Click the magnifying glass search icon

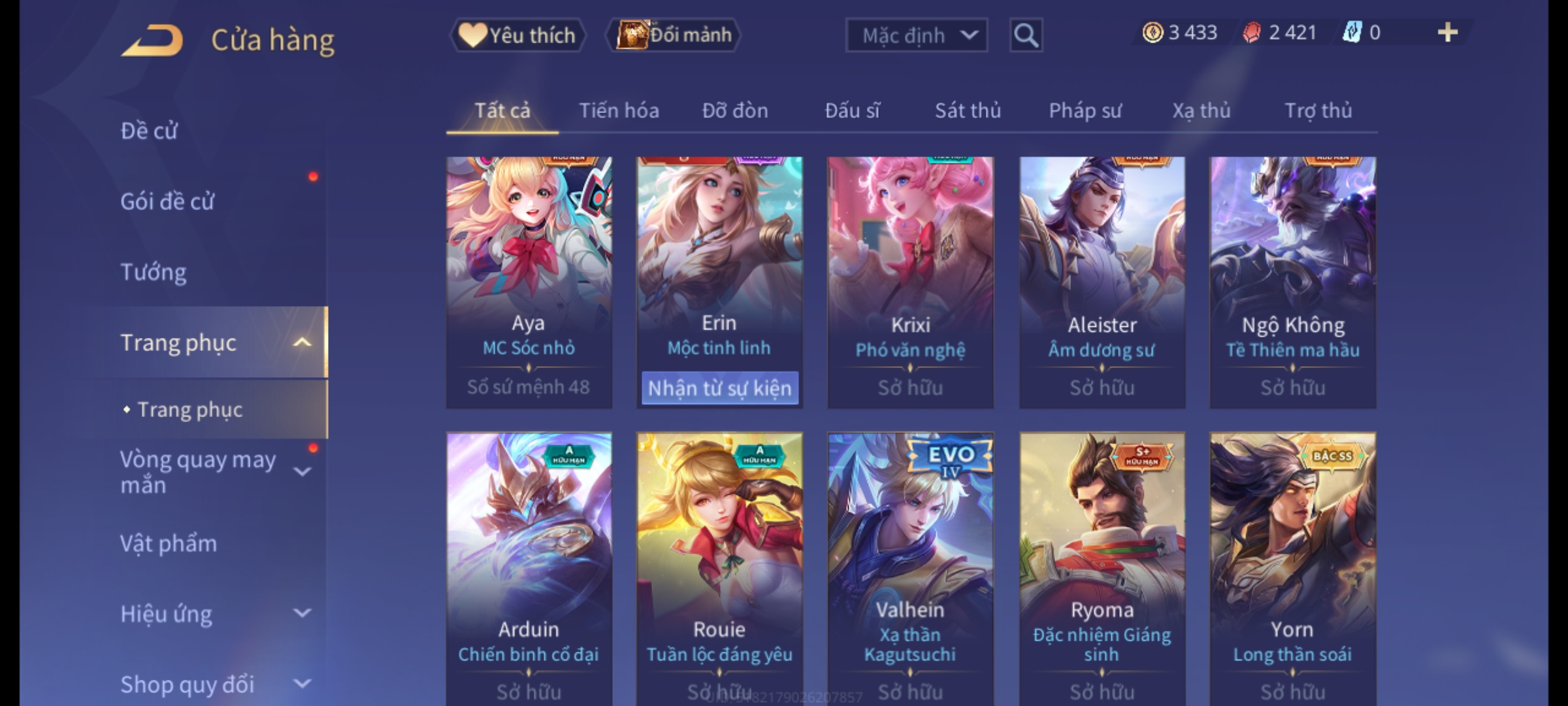[x=1026, y=35]
